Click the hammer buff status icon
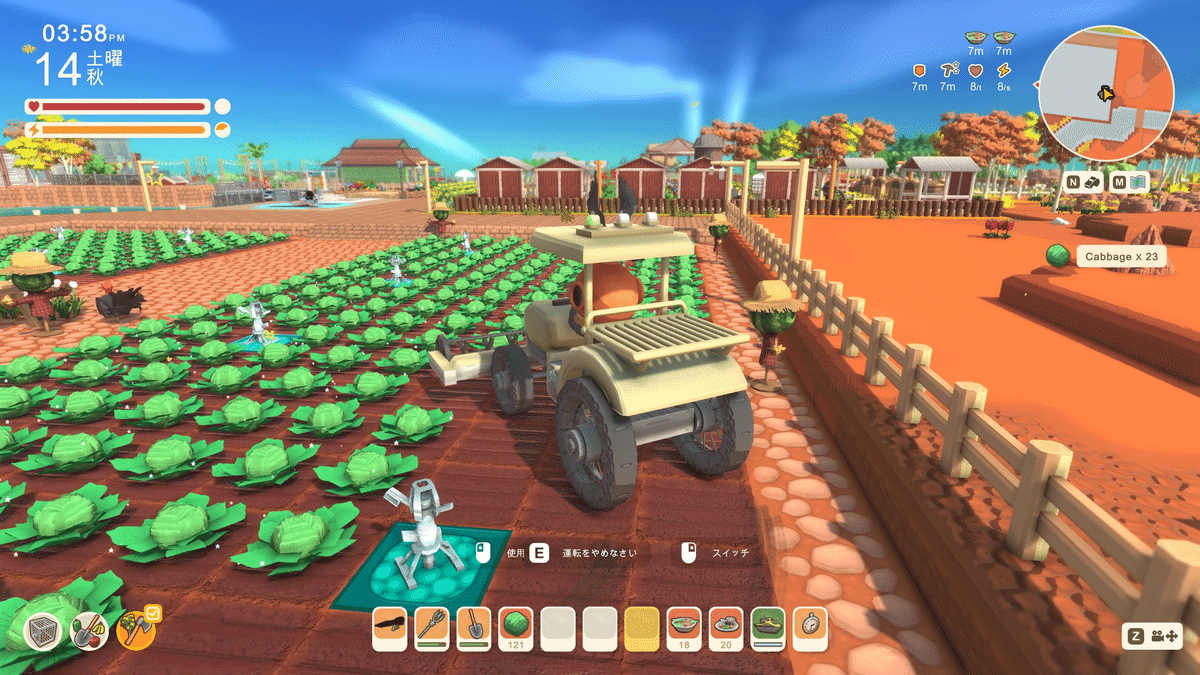 pyautogui.click(x=947, y=70)
